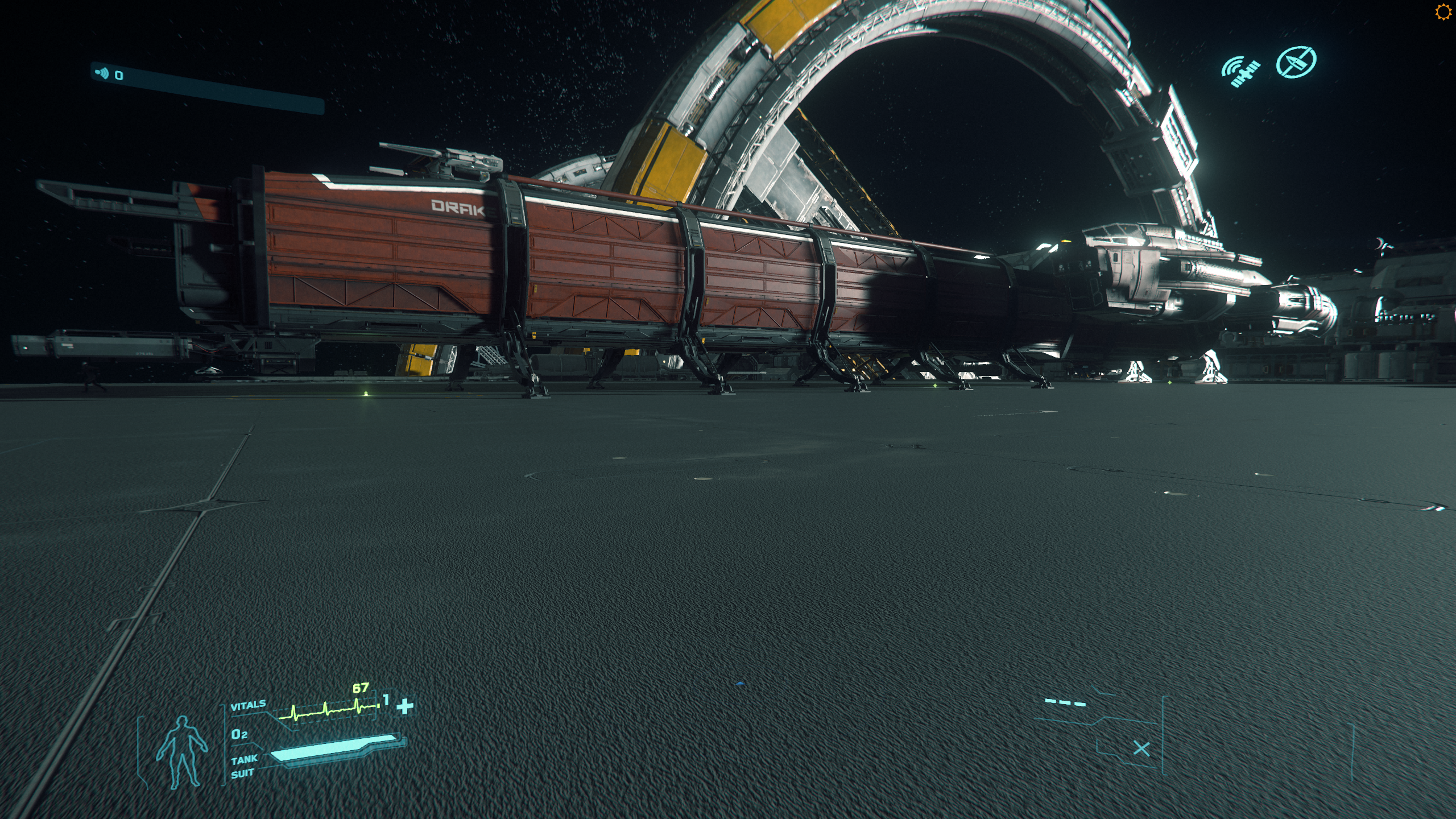The height and width of the screenshot is (819, 1456).
Task: Click the empty weapon X indicator
Action: click(1141, 749)
